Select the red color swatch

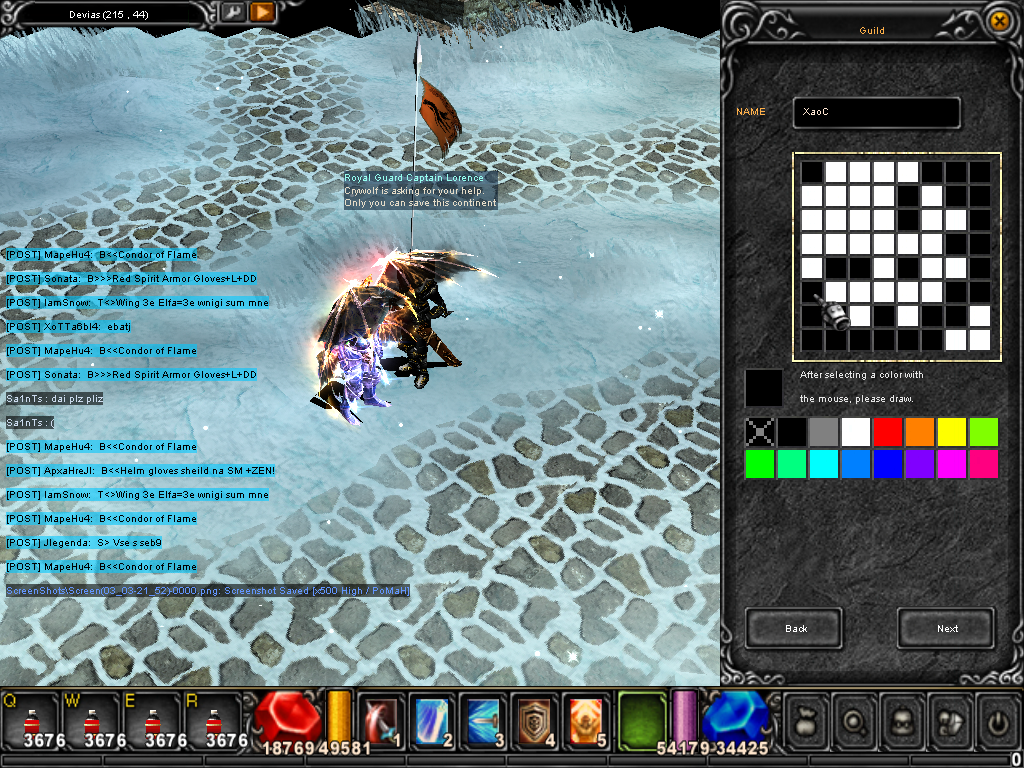coord(888,432)
